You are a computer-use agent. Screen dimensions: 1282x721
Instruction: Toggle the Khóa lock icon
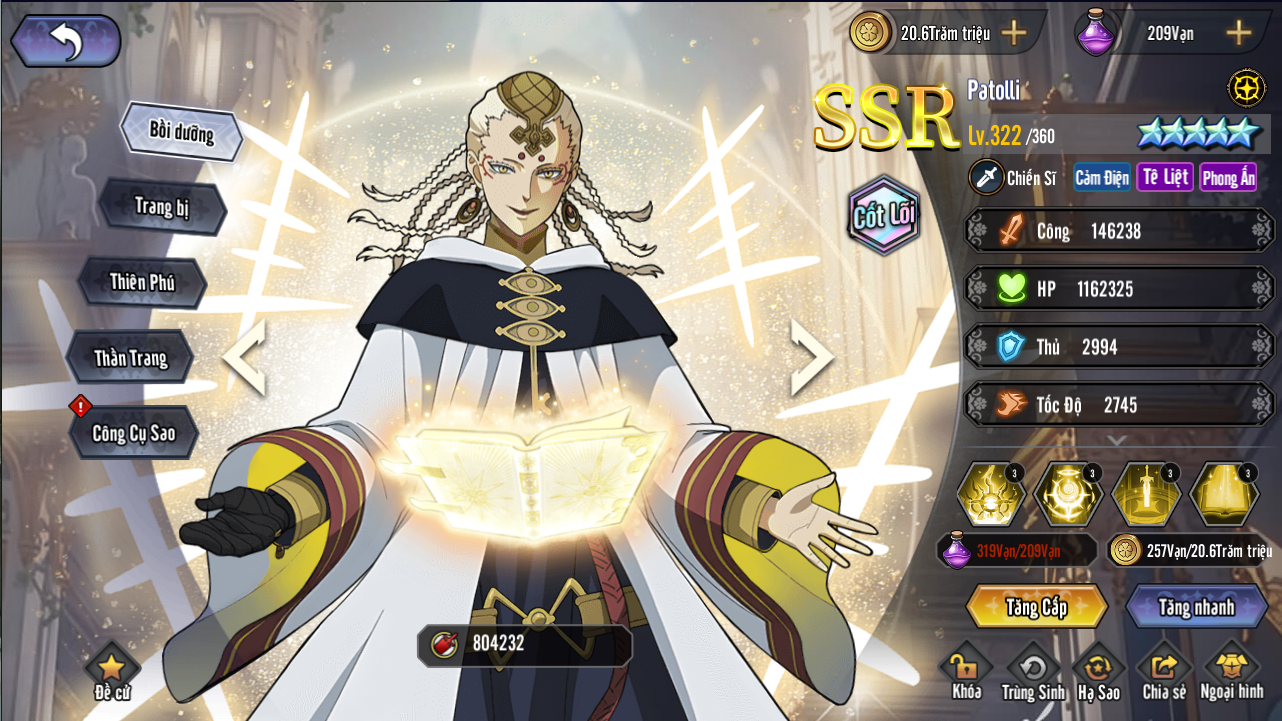pyautogui.click(x=966, y=672)
